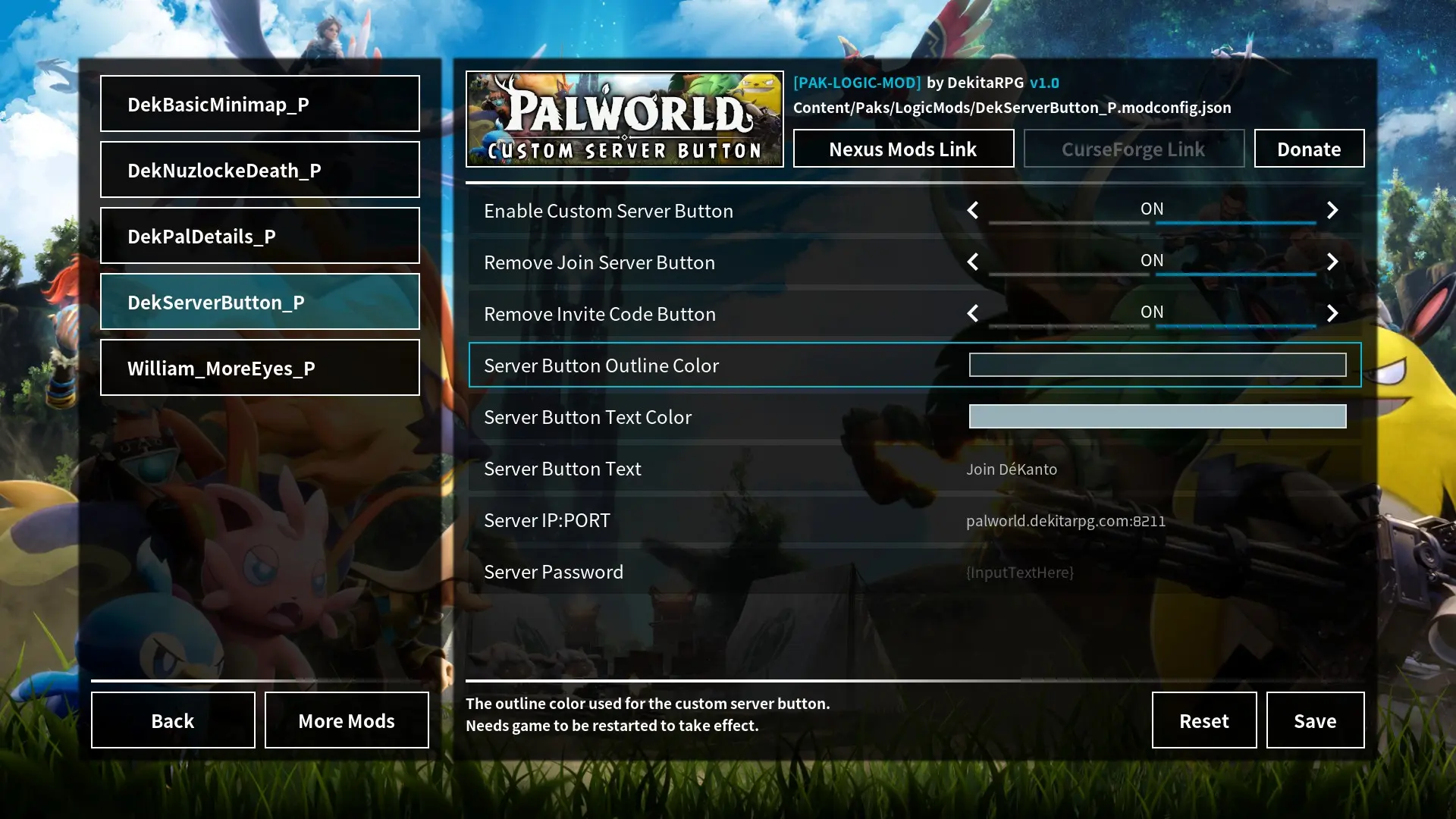The image size is (1456, 819).
Task: Click the Donate button
Action: point(1309,149)
